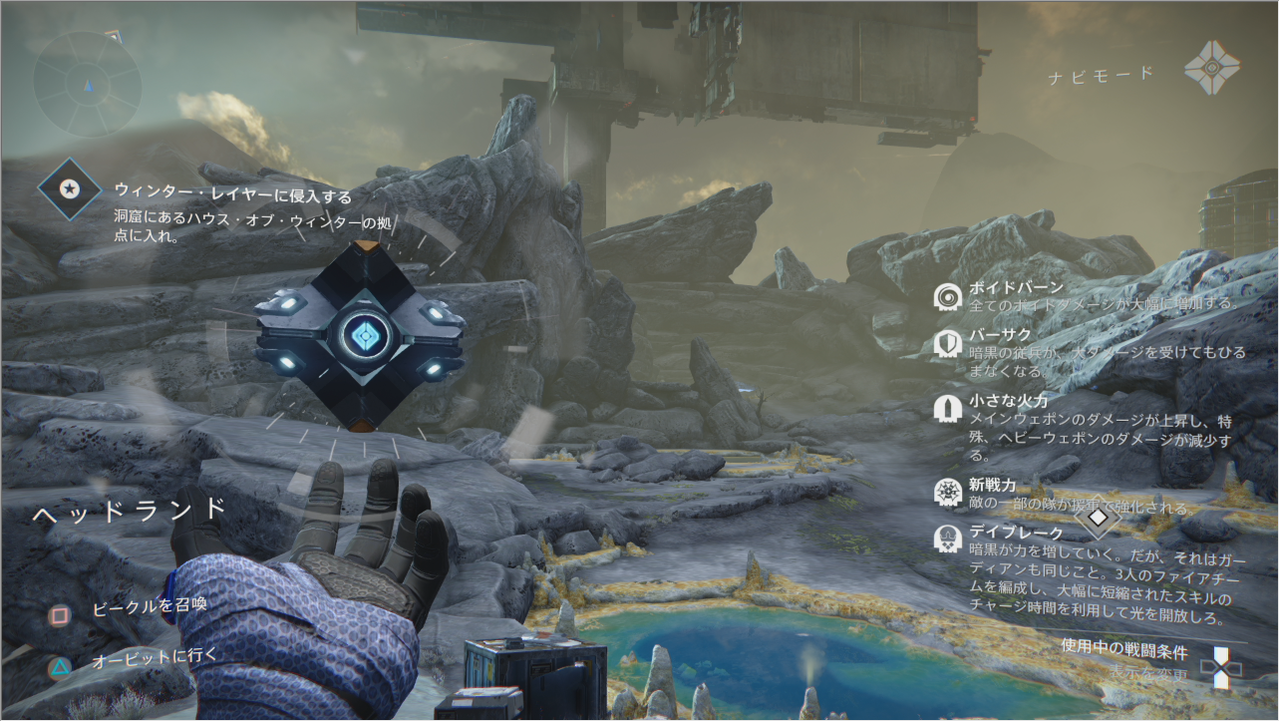The height and width of the screenshot is (722, 1280).
Task: Select the 新戦力 modifier icon
Action: (x=947, y=491)
